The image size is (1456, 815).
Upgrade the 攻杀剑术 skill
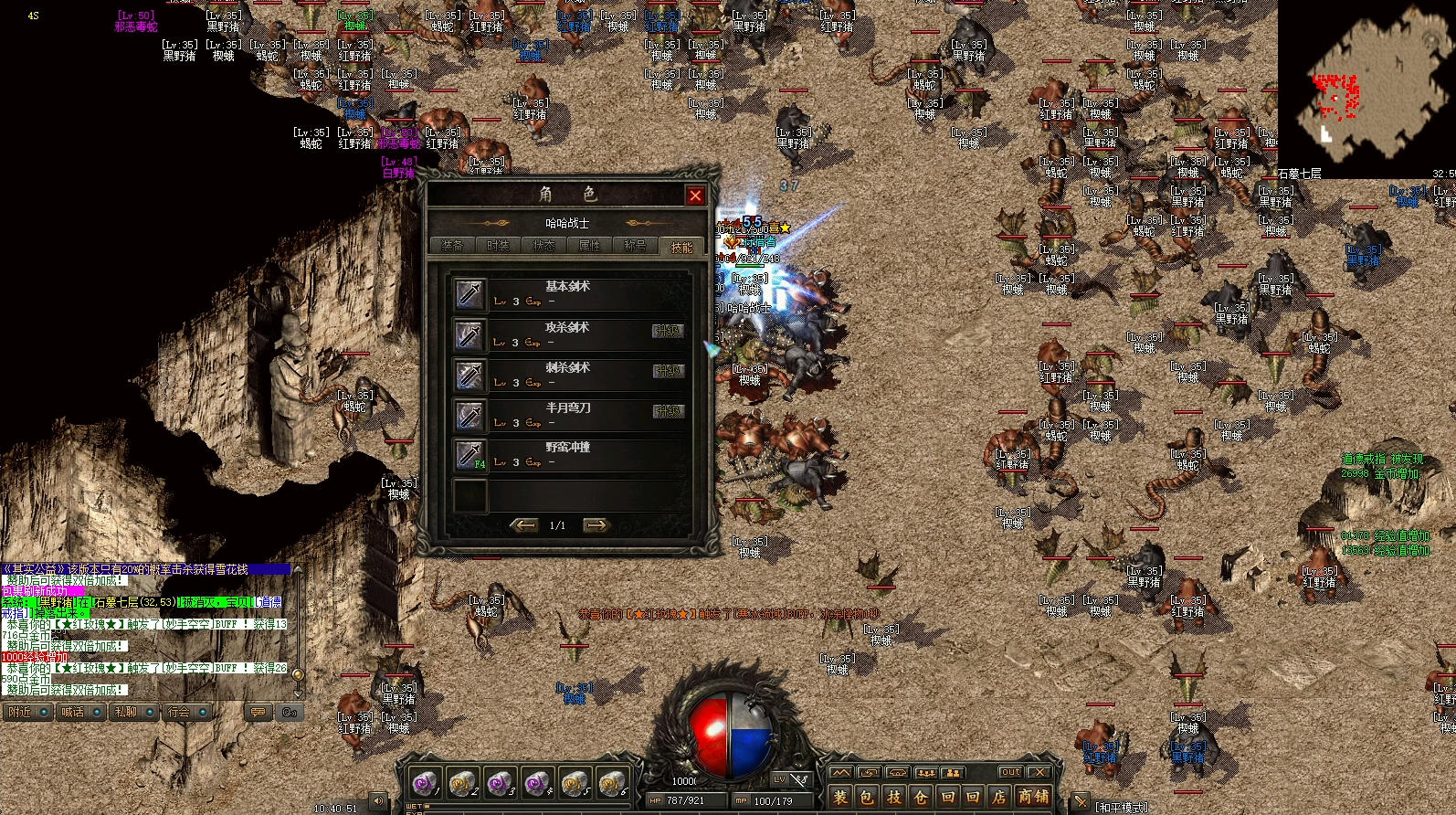pyautogui.click(x=668, y=331)
